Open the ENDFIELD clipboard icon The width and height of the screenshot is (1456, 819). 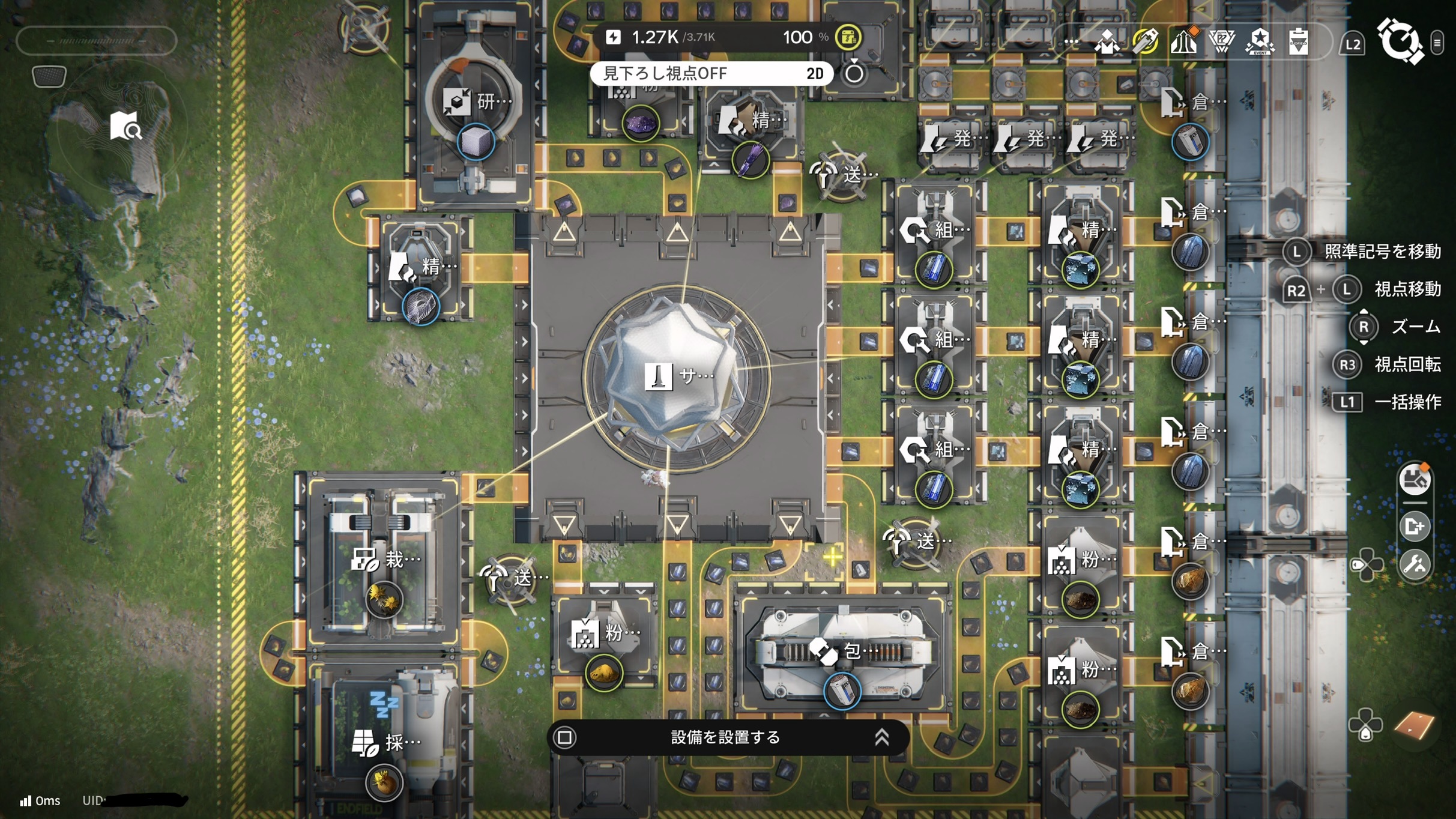click(1298, 42)
